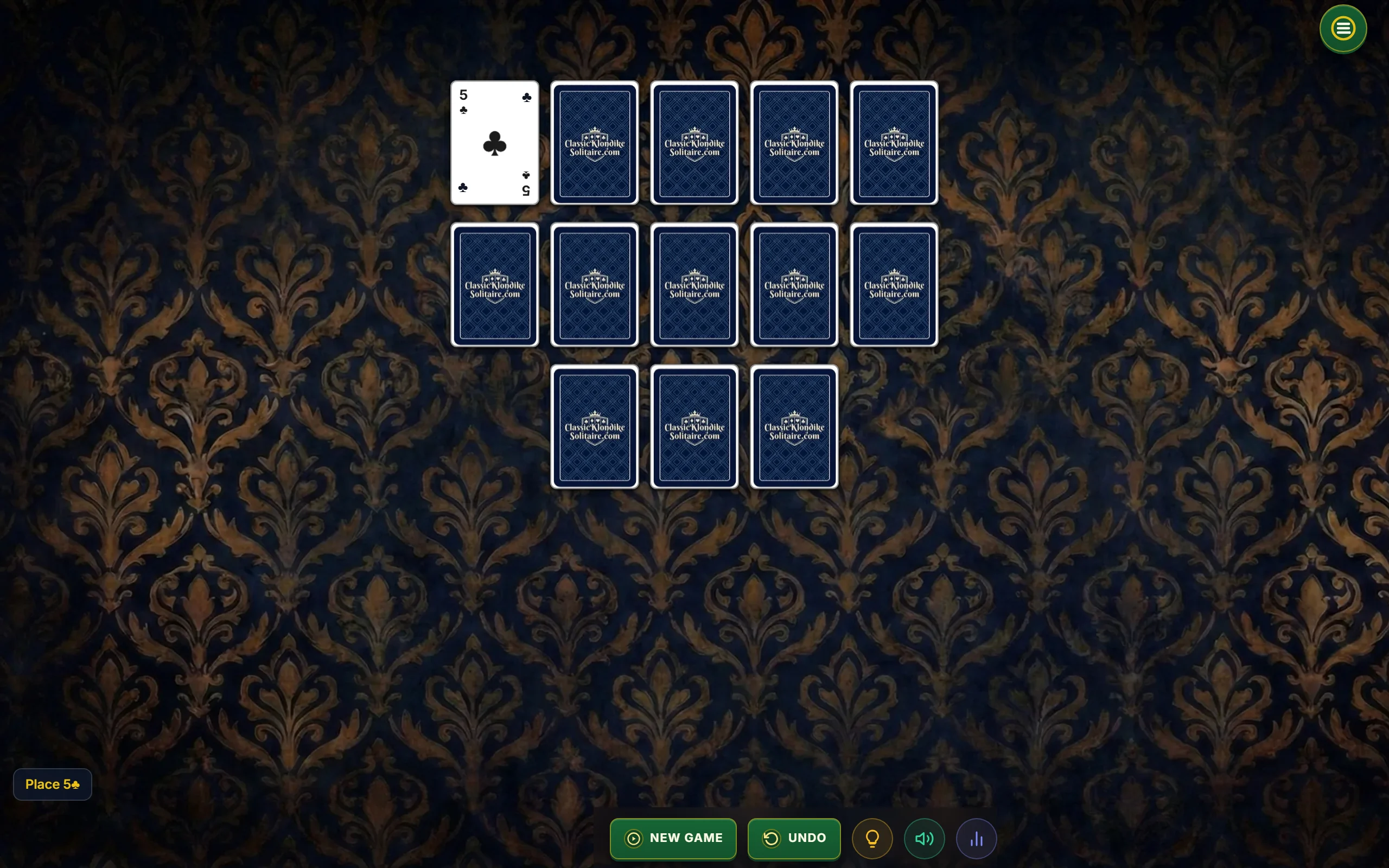
Task: Start a new game
Action: 673,838
